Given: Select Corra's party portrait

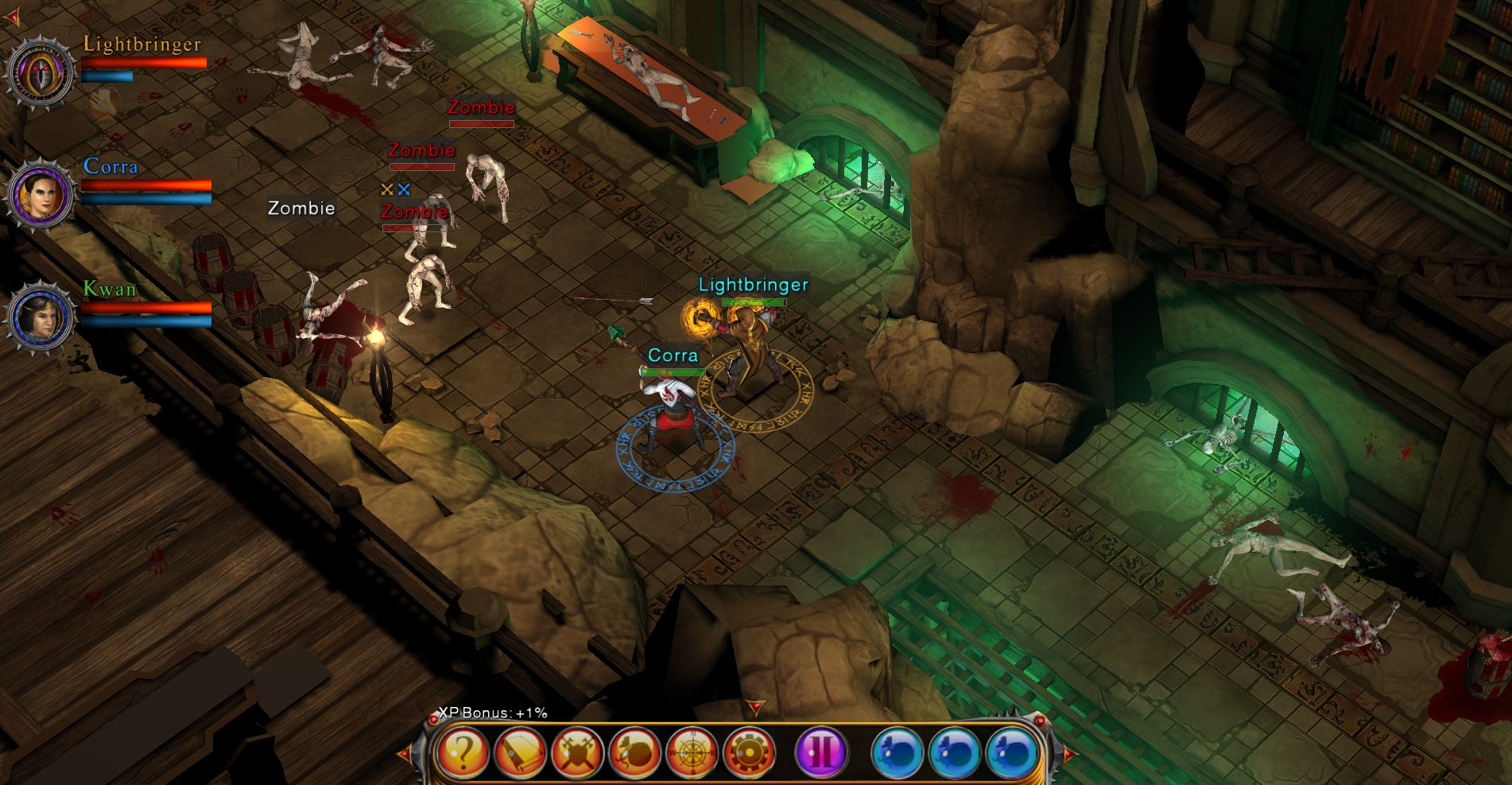Looking at the screenshot, I should (x=40, y=195).
